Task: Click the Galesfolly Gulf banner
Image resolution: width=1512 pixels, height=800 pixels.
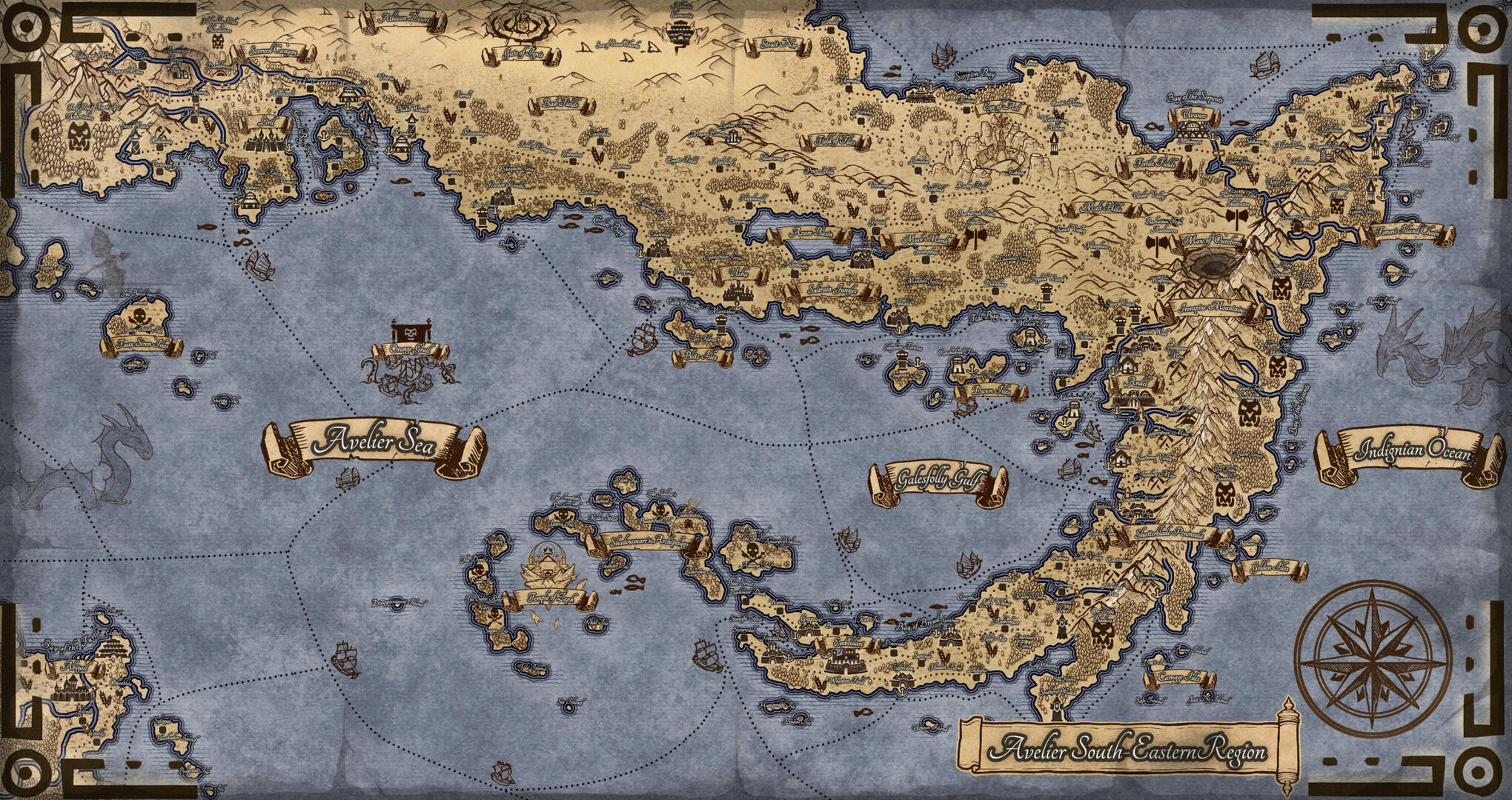Action: [x=939, y=482]
